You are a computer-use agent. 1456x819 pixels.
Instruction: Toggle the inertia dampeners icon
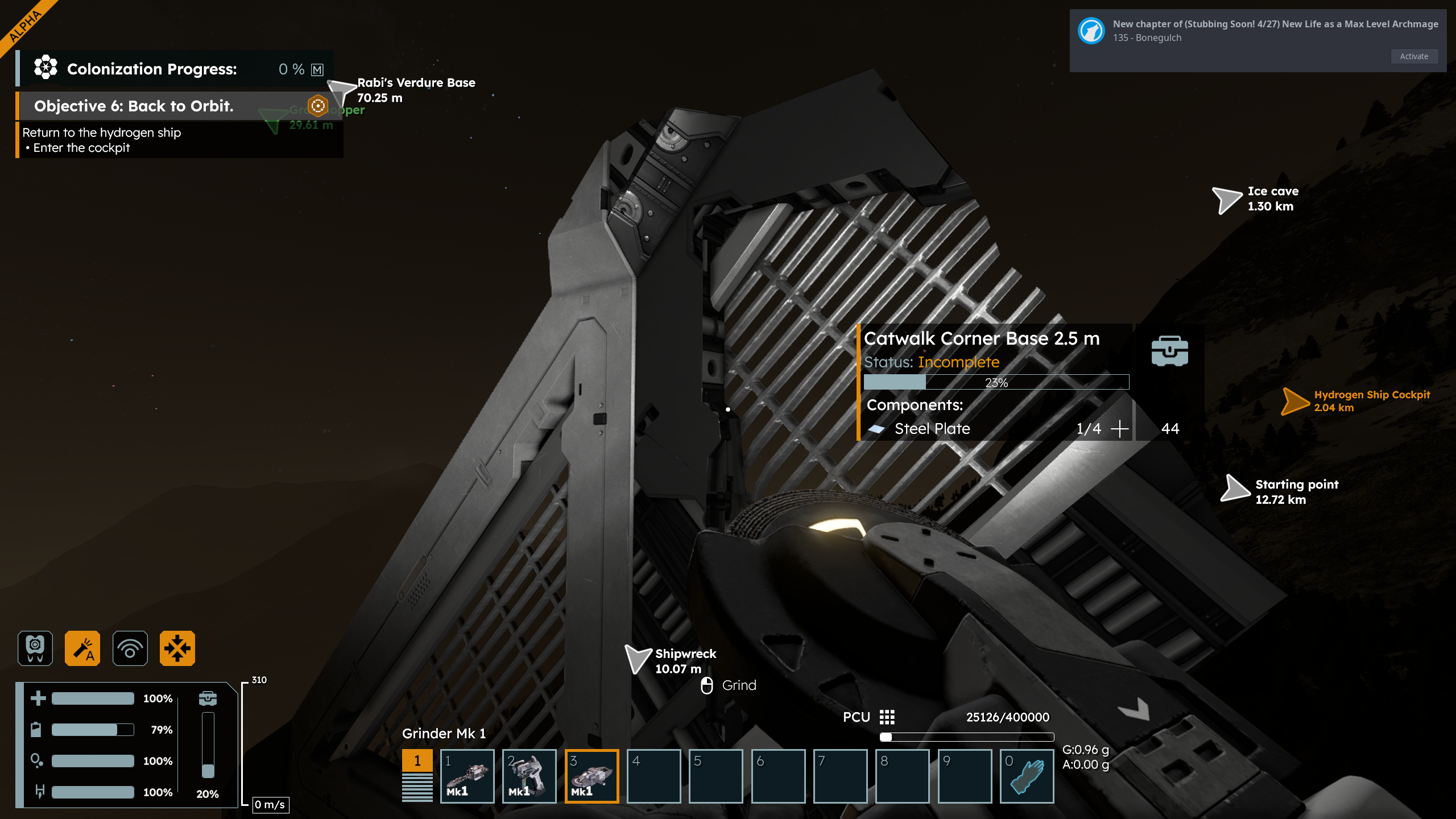point(177,648)
